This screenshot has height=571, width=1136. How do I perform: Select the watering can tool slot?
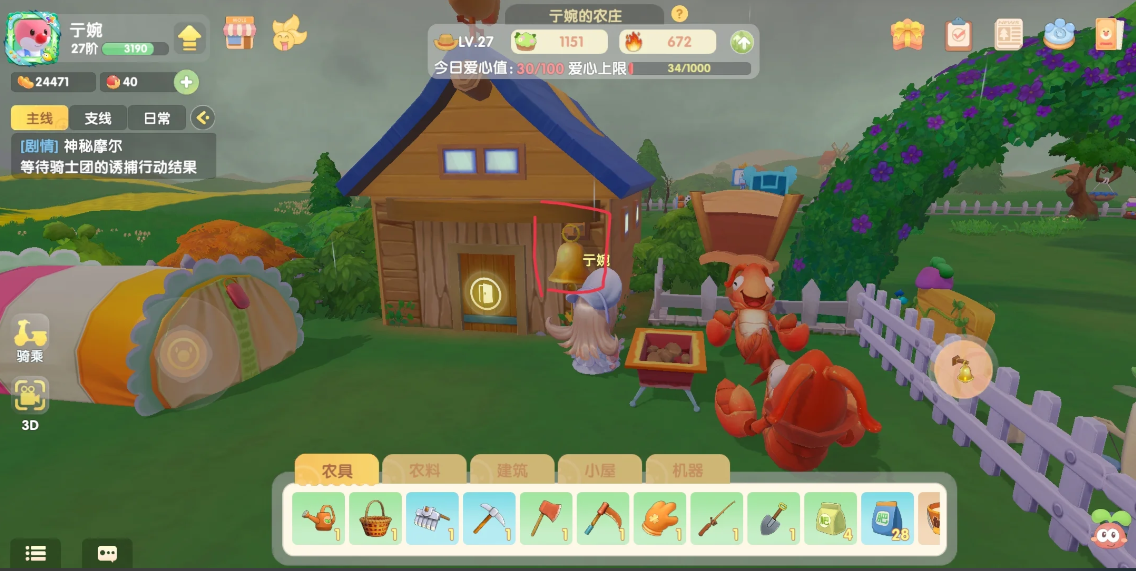tap(319, 519)
